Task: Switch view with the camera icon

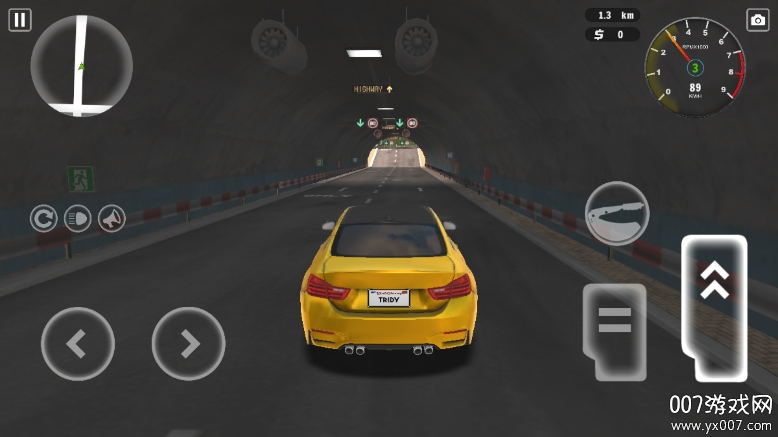Action: pos(757,20)
